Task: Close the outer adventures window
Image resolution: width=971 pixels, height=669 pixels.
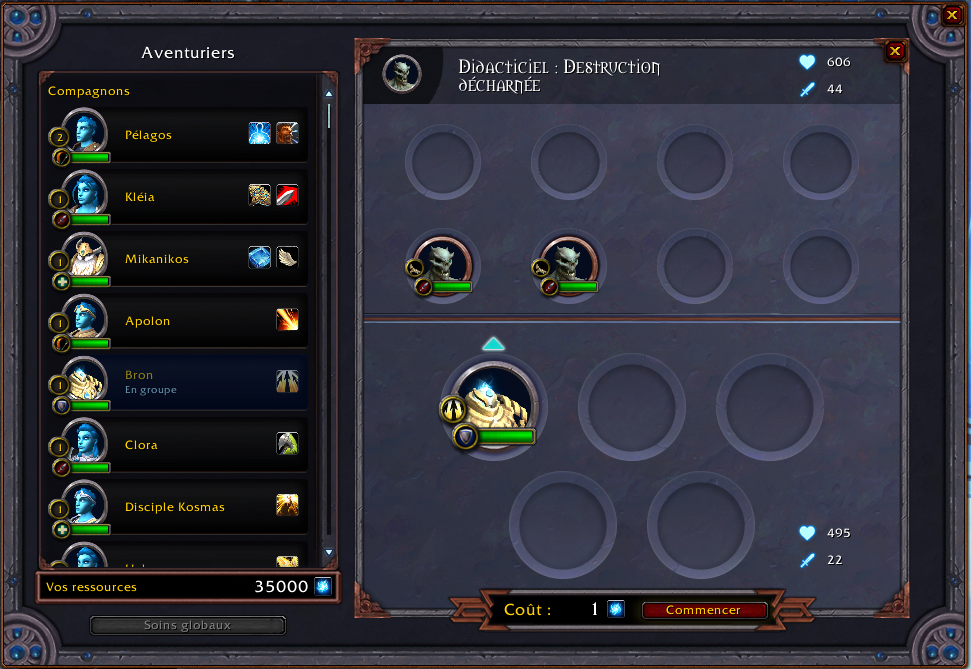Action: [x=951, y=15]
